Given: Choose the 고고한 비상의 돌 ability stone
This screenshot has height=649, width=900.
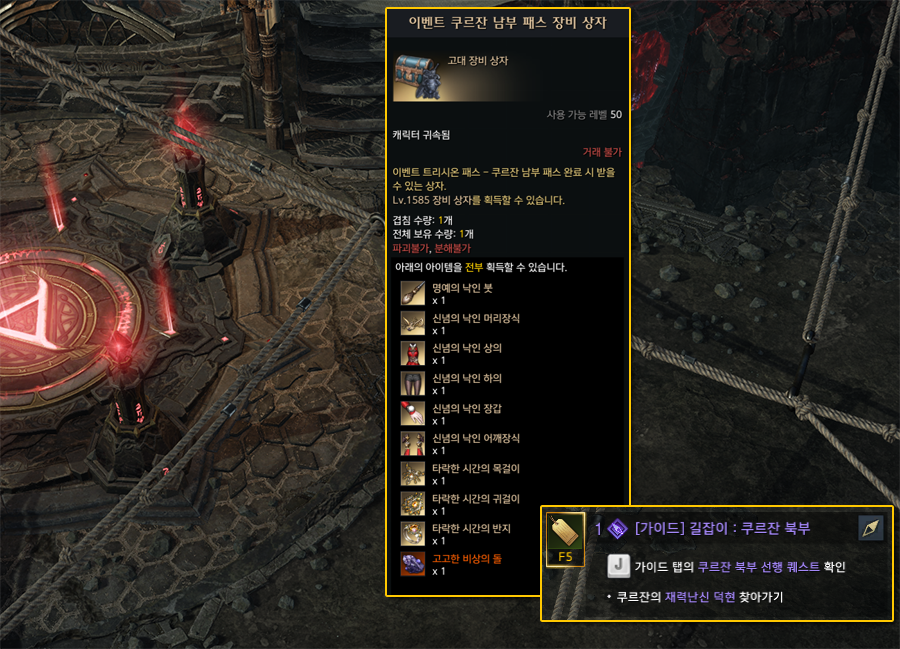Looking at the screenshot, I should pos(413,564).
